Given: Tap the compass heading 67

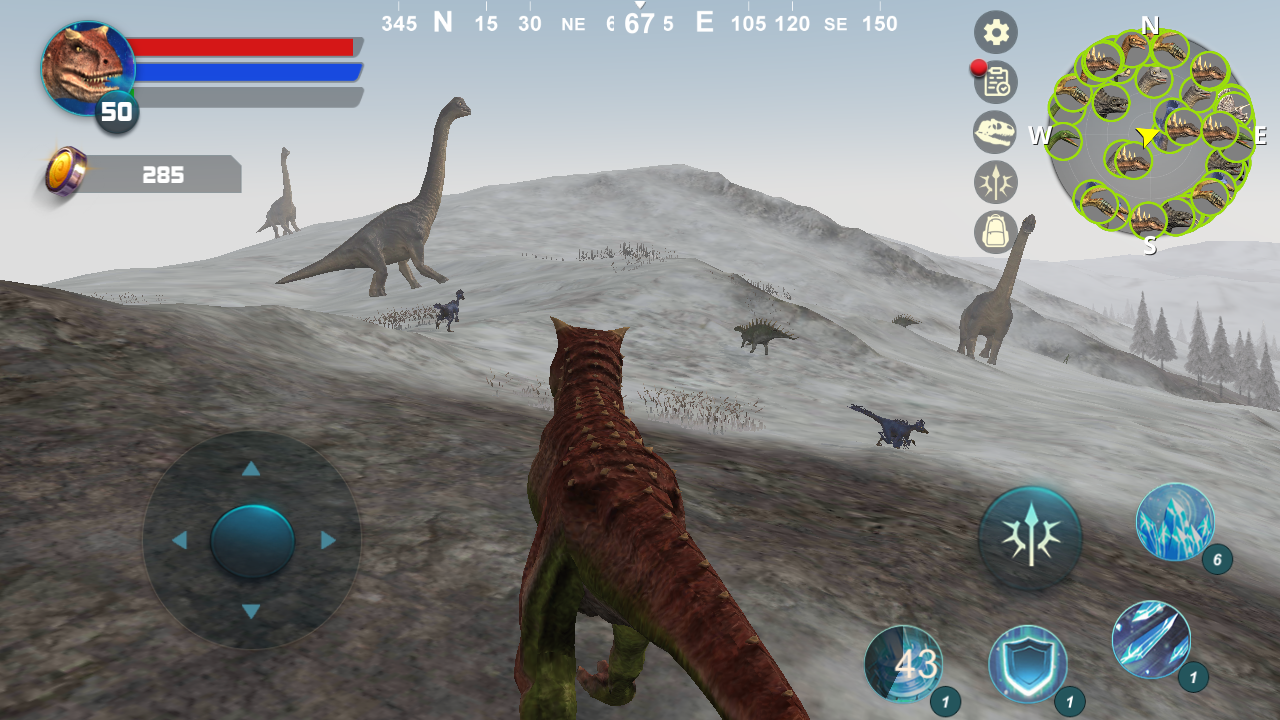Looking at the screenshot, I should tap(640, 20).
